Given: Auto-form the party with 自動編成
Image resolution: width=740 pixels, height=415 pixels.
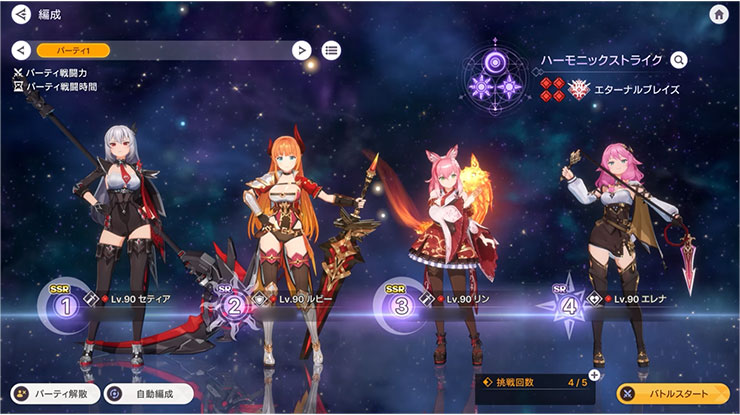Looking at the screenshot, I should point(148,394).
